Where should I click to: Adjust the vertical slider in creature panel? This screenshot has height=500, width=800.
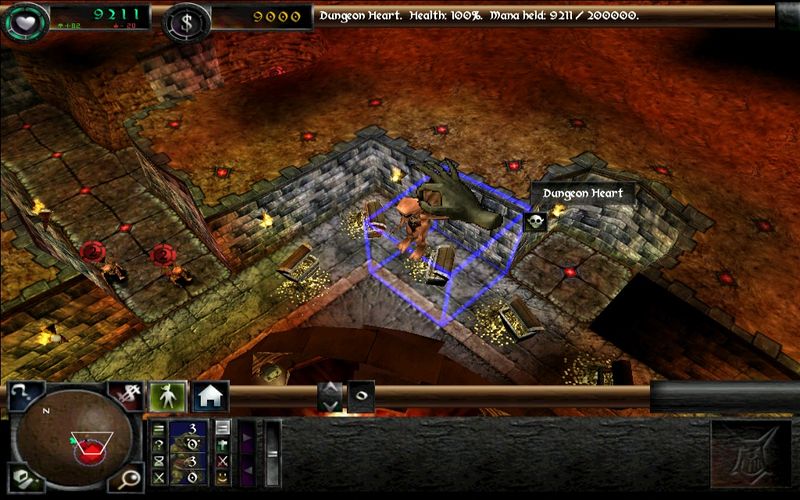271,453
